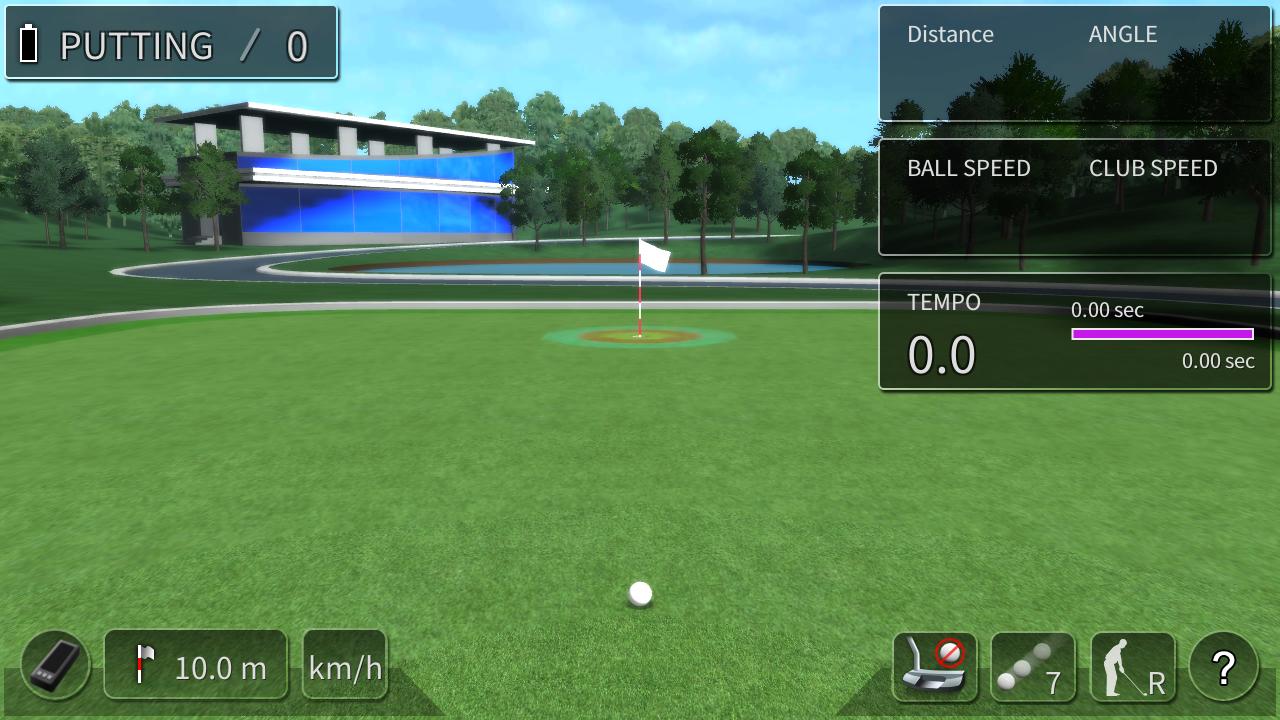
Task: Select the sensor device icon
Action: (x=53, y=665)
